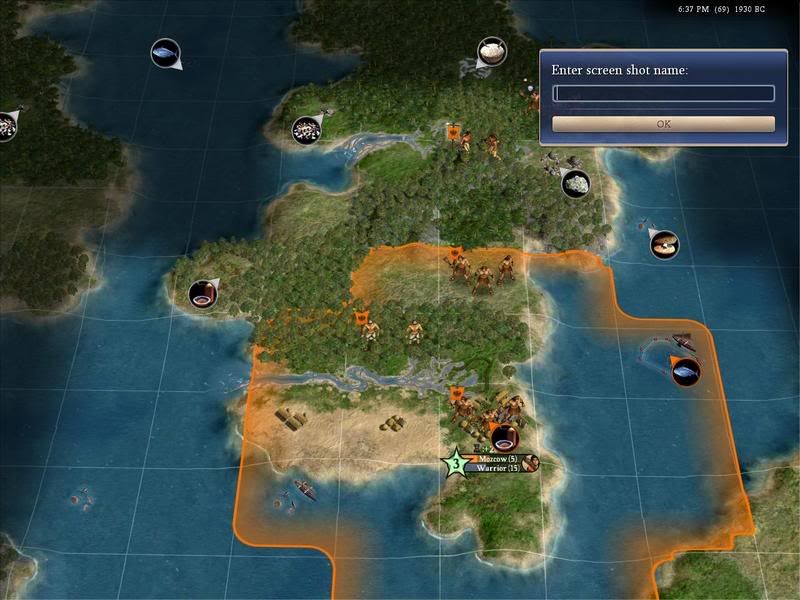This screenshot has height=600, width=800.
Task: Click OK in the screenshot name dialog
Action: pyautogui.click(x=663, y=124)
